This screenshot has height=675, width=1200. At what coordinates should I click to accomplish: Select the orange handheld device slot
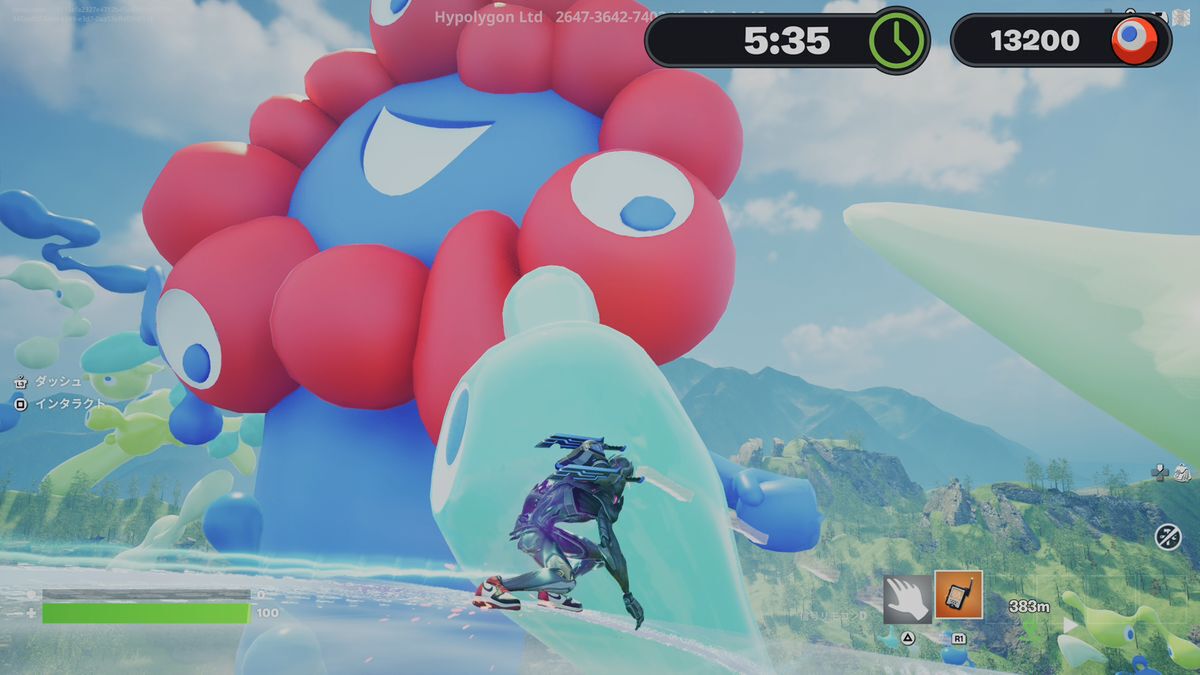coord(958,595)
